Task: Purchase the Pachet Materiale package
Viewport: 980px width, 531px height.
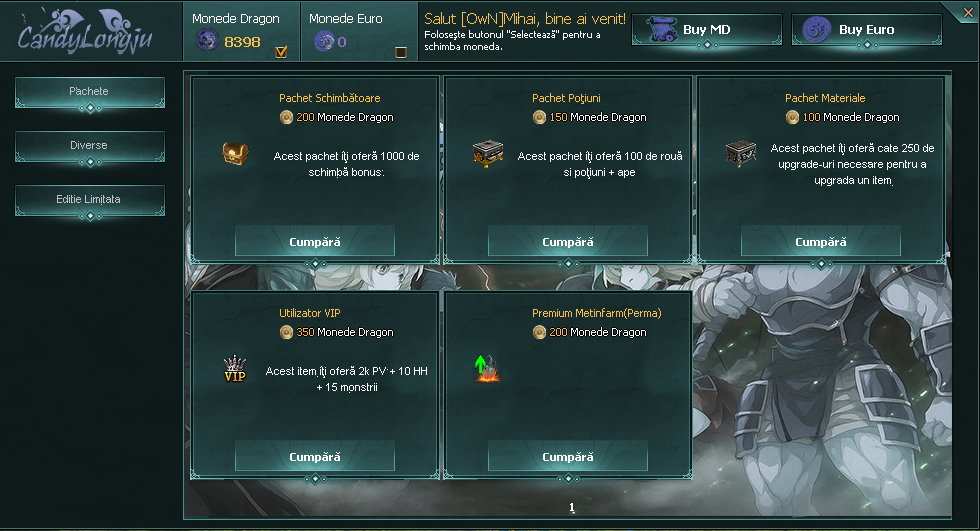Action: point(821,242)
